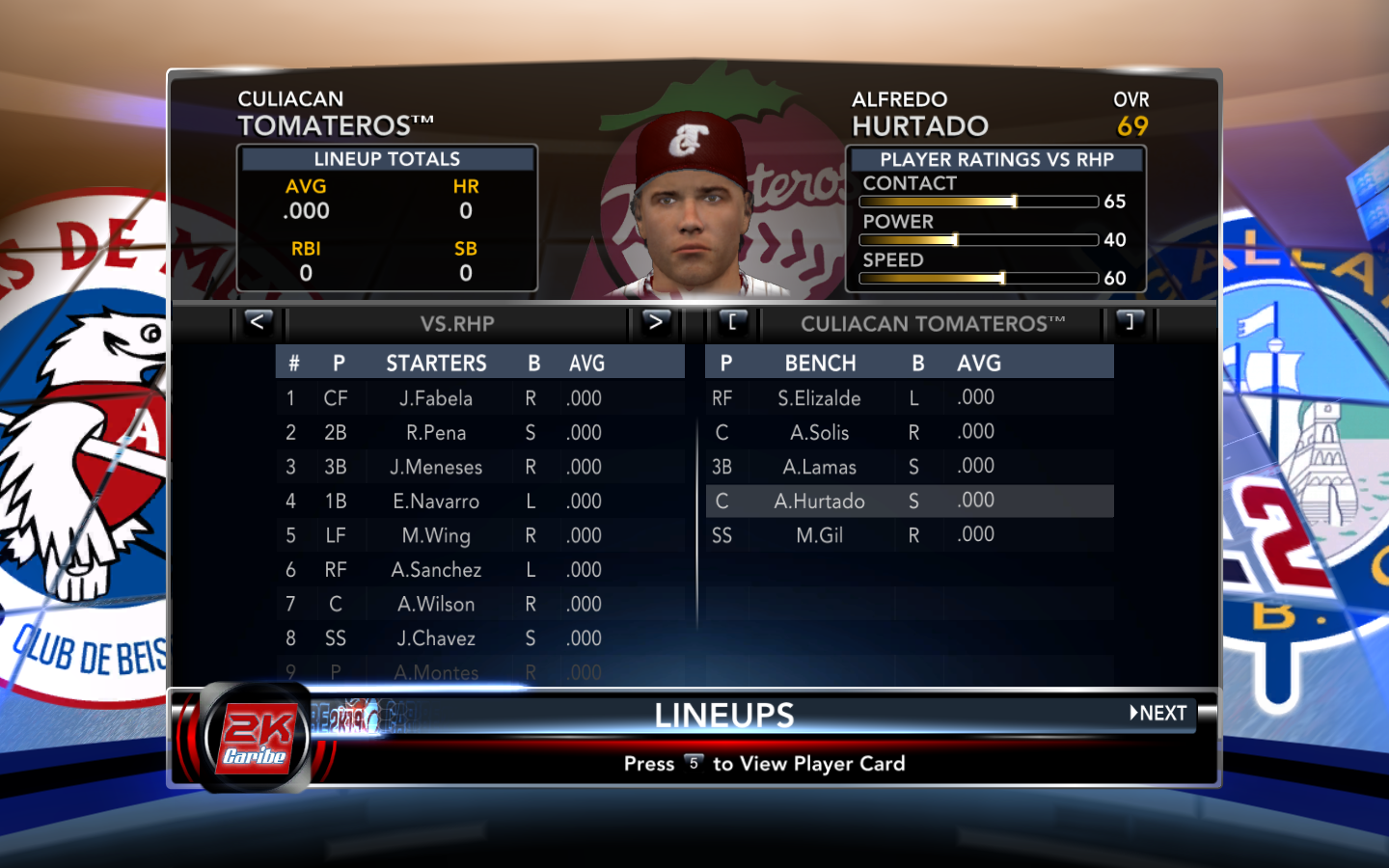Screen dimensions: 1389x868
Task: Pick first baseman E.Navarro row
Action: click(x=436, y=502)
